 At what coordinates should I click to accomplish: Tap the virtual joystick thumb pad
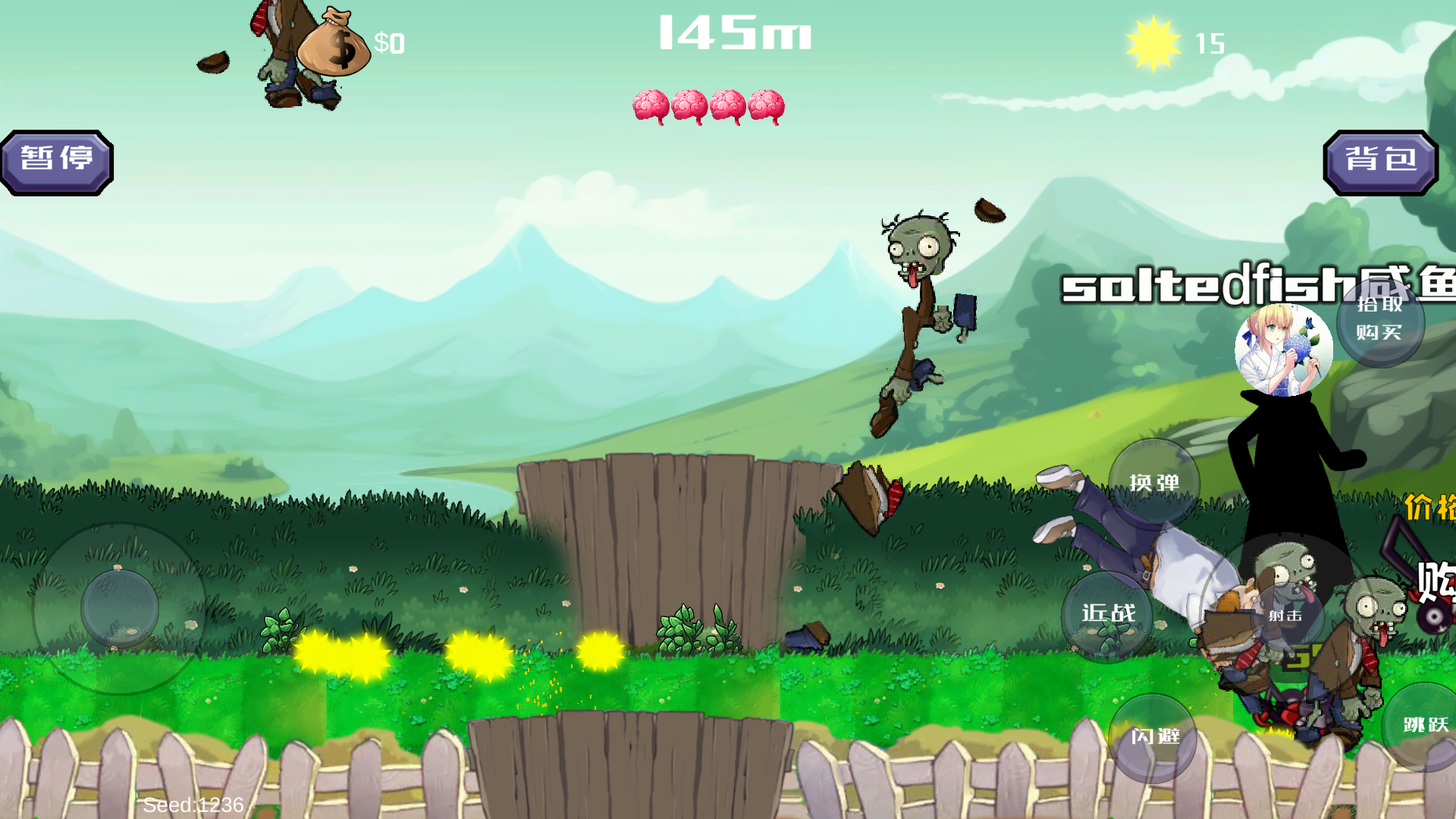(x=120, y=609)
